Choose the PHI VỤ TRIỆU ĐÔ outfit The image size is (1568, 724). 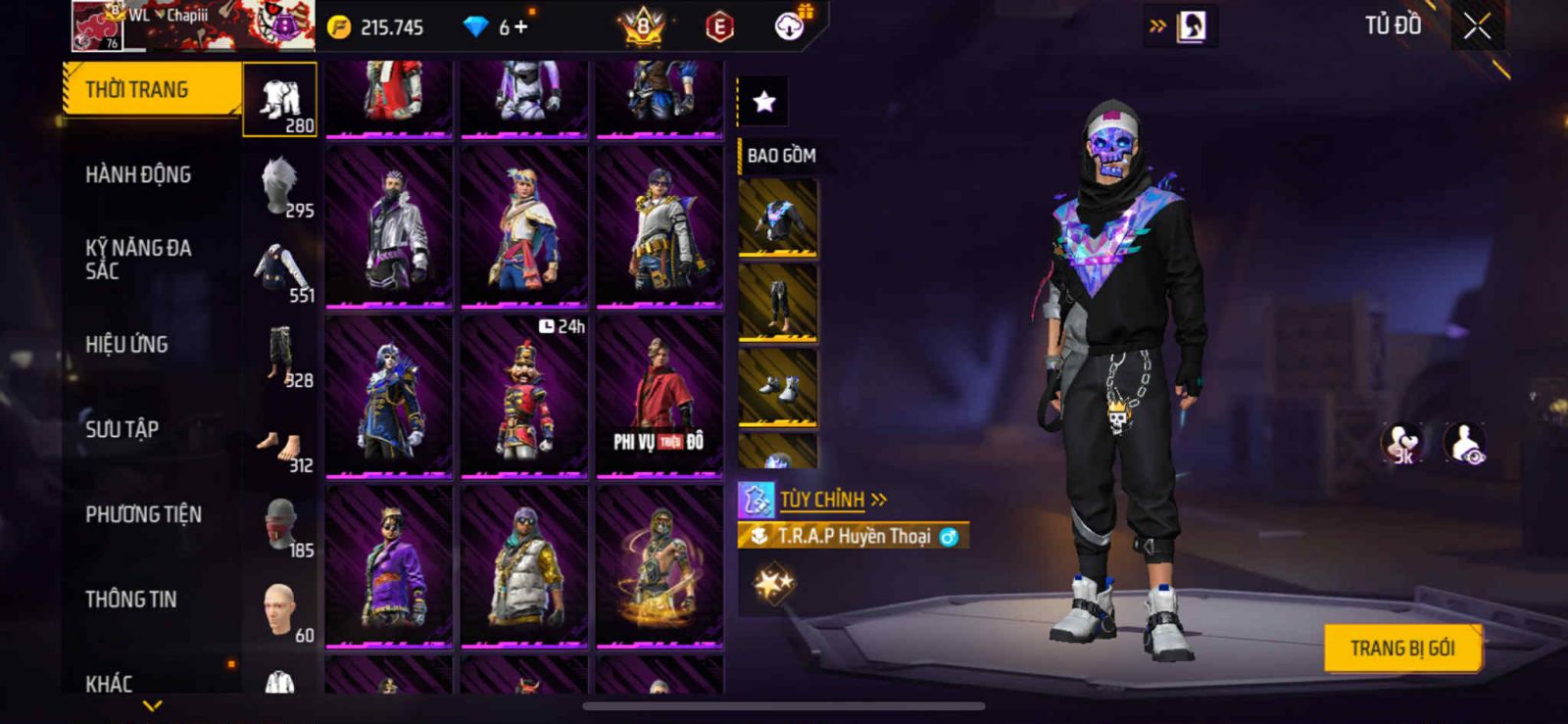coord(660,397)
